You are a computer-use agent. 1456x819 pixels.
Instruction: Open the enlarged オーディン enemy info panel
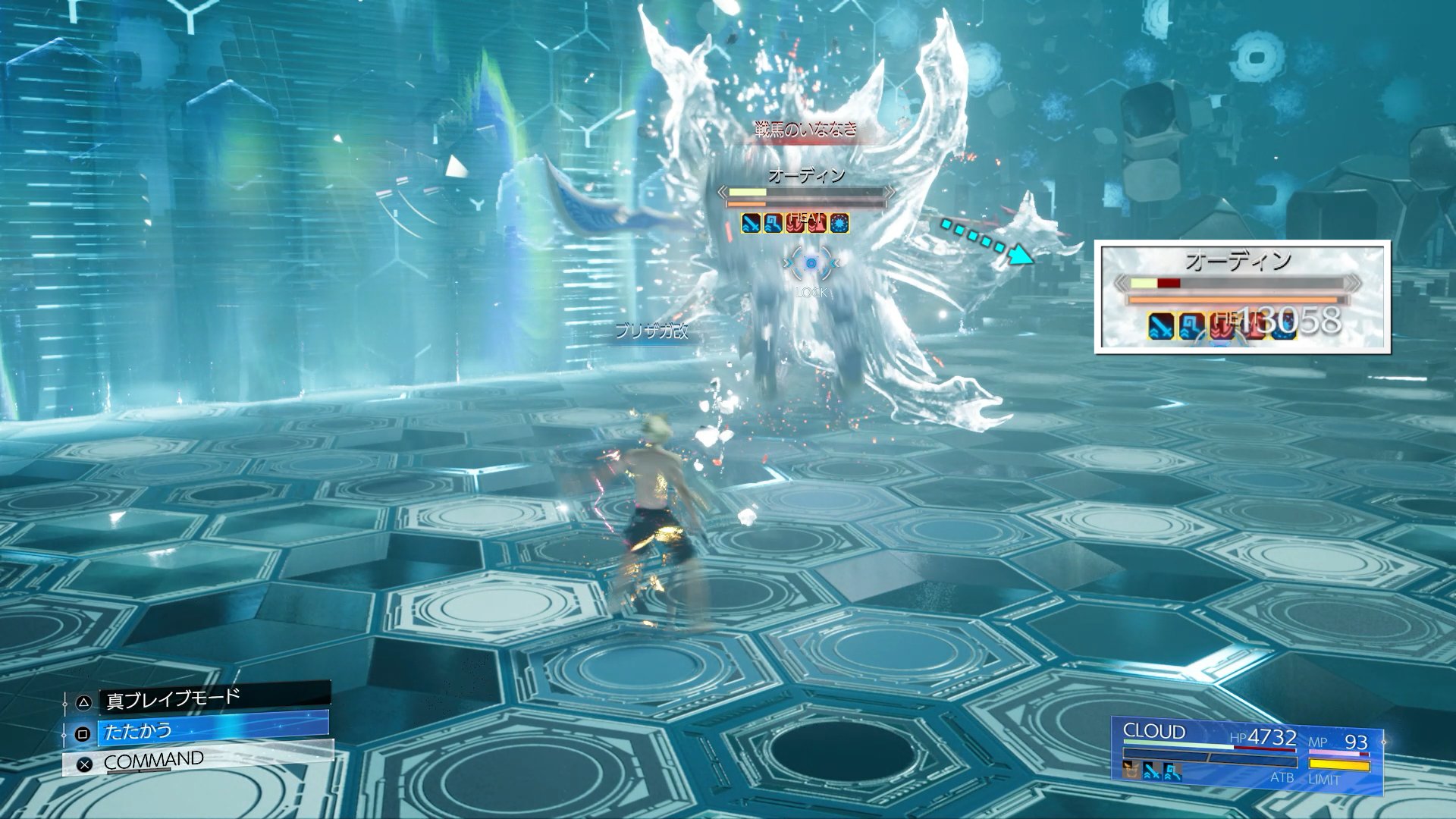(1242, 297)
